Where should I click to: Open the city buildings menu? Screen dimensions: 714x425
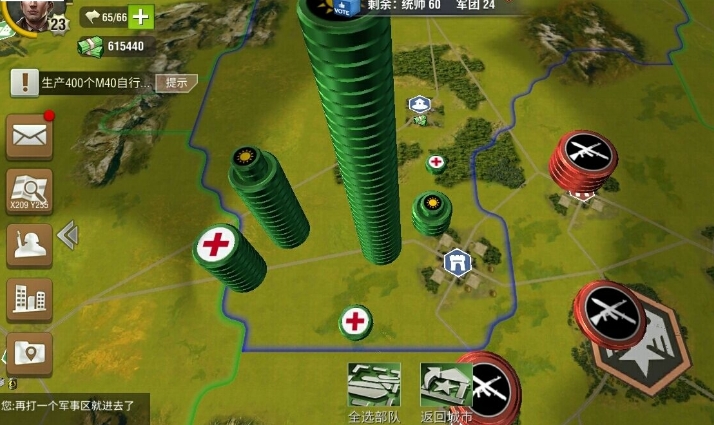(x=29, y=299)
